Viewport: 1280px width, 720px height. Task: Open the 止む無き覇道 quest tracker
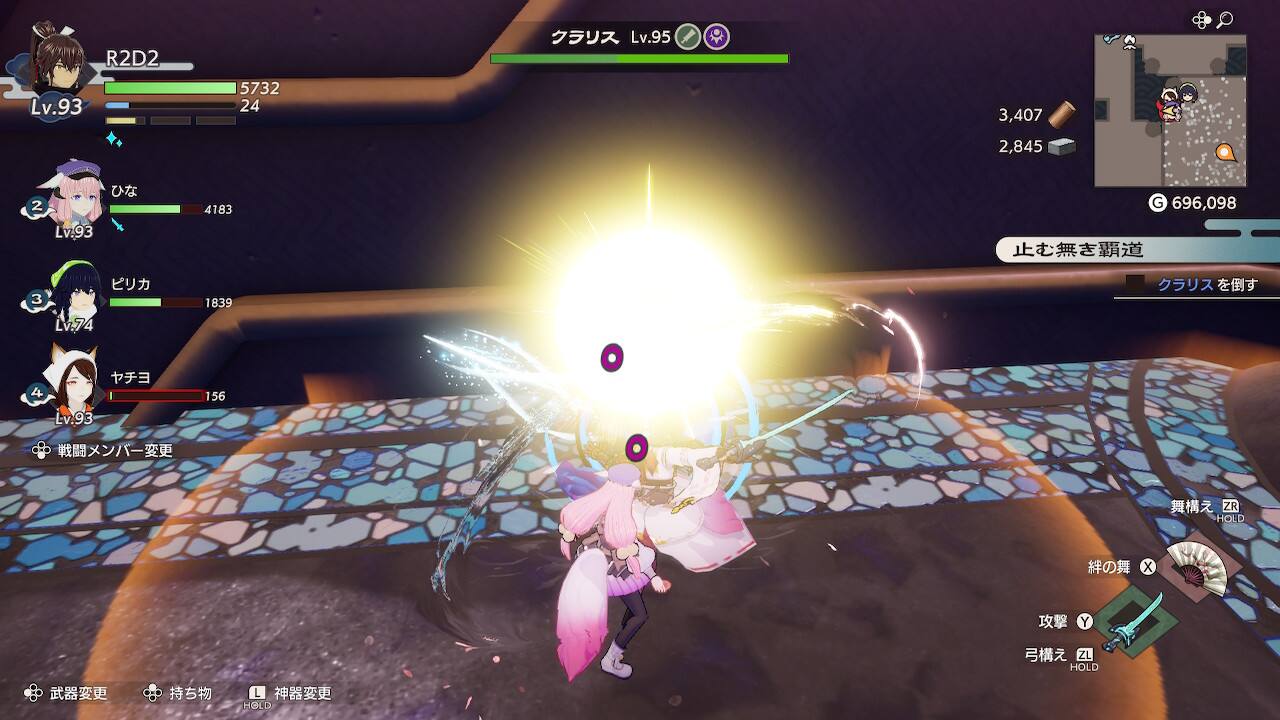[x=1078, y=249]
